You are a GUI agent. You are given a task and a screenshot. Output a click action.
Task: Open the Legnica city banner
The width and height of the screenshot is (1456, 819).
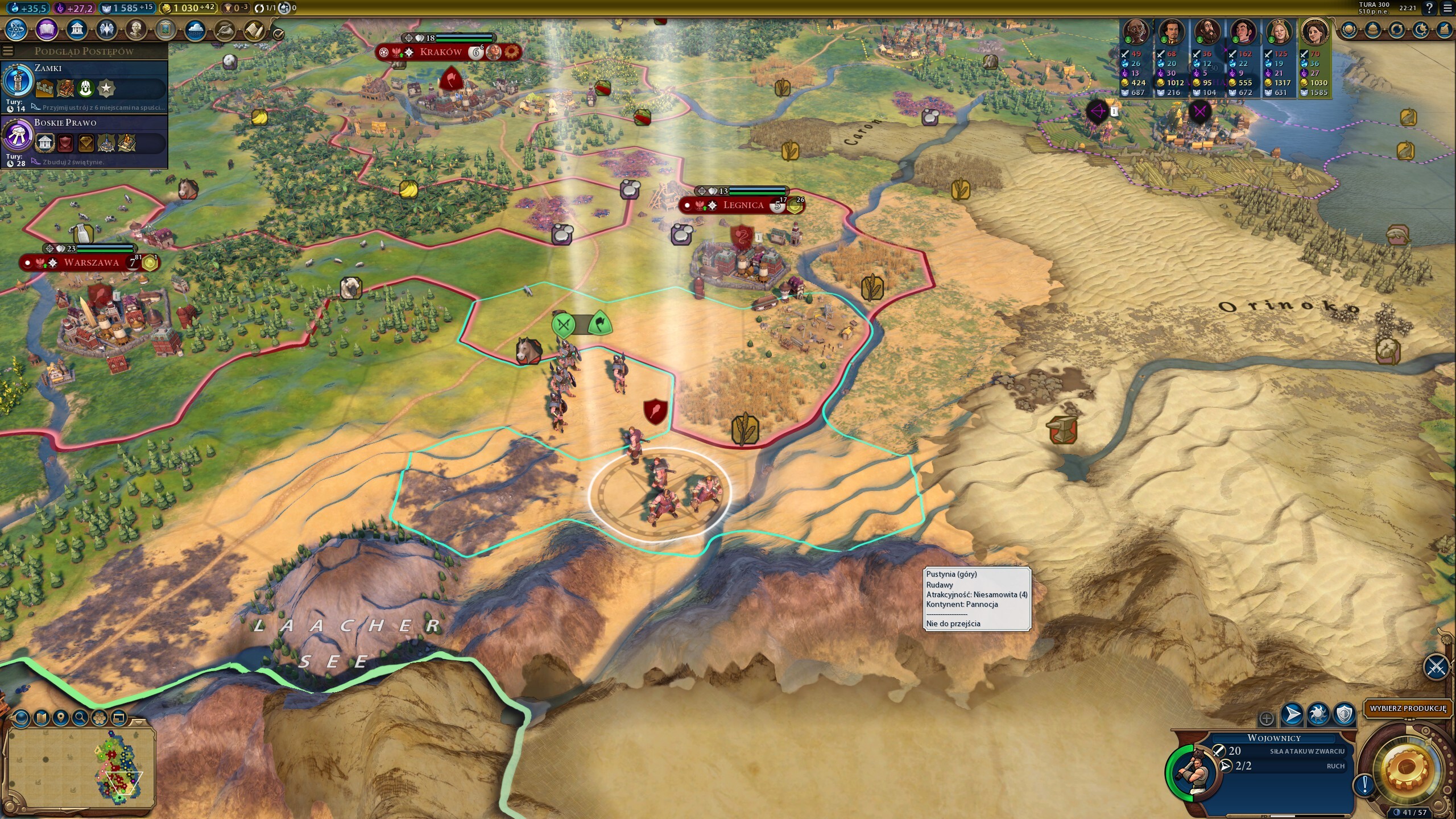(743, 205)
